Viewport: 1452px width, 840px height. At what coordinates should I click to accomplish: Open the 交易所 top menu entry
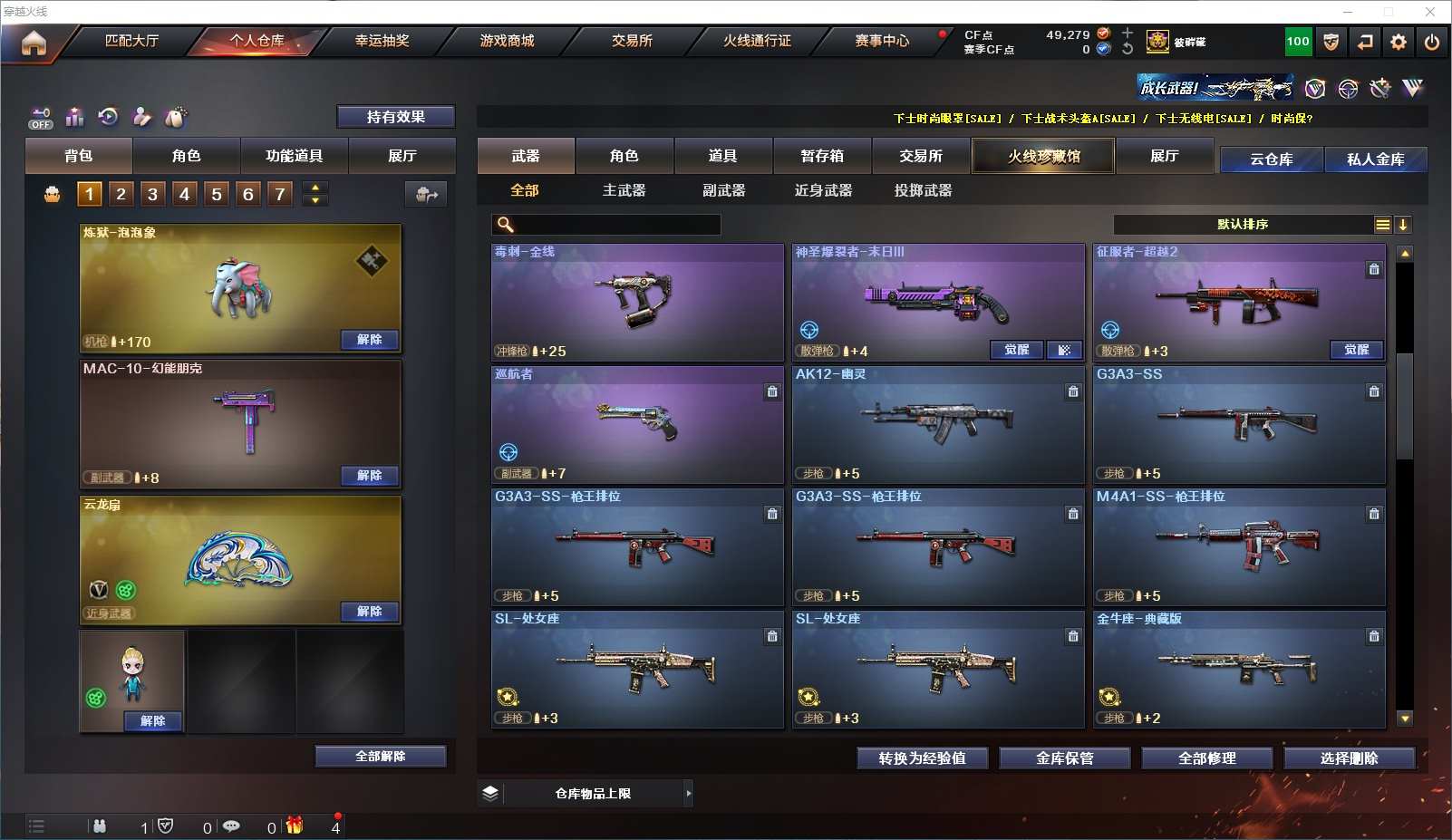coord(632,41)
